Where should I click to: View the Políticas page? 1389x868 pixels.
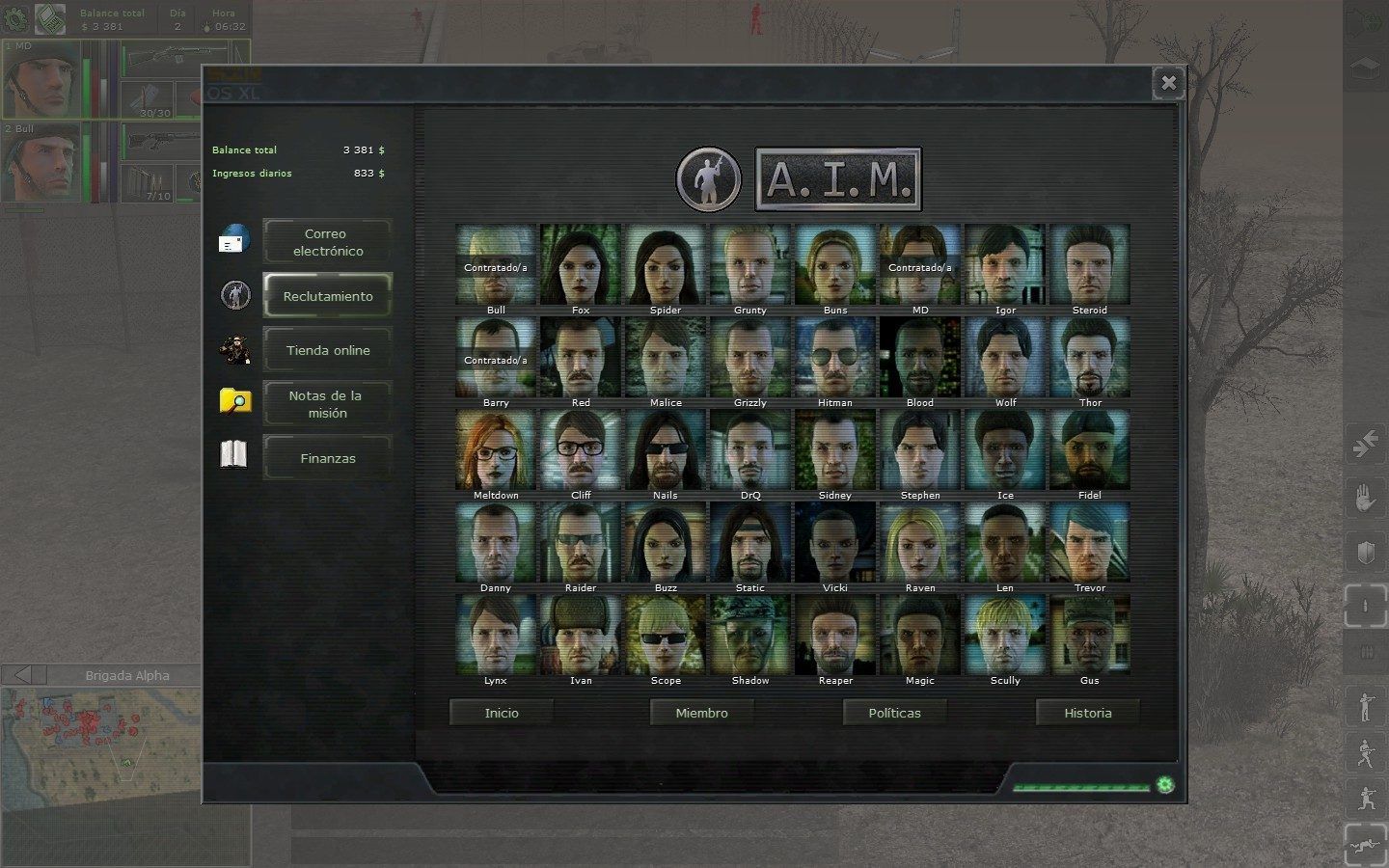(x=894, y=713)
